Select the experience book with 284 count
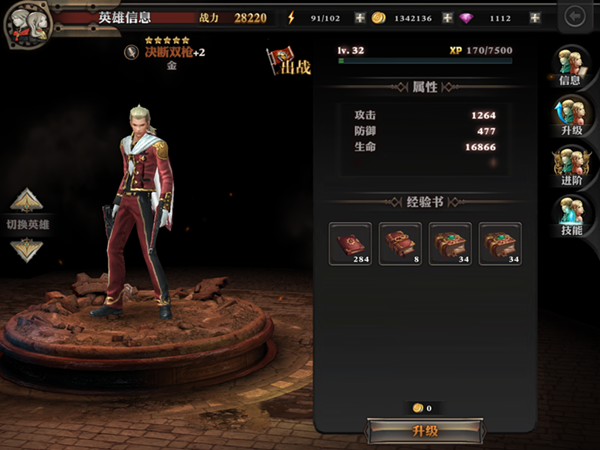Viewport: 600px width, 450px height. coord(350,244)
